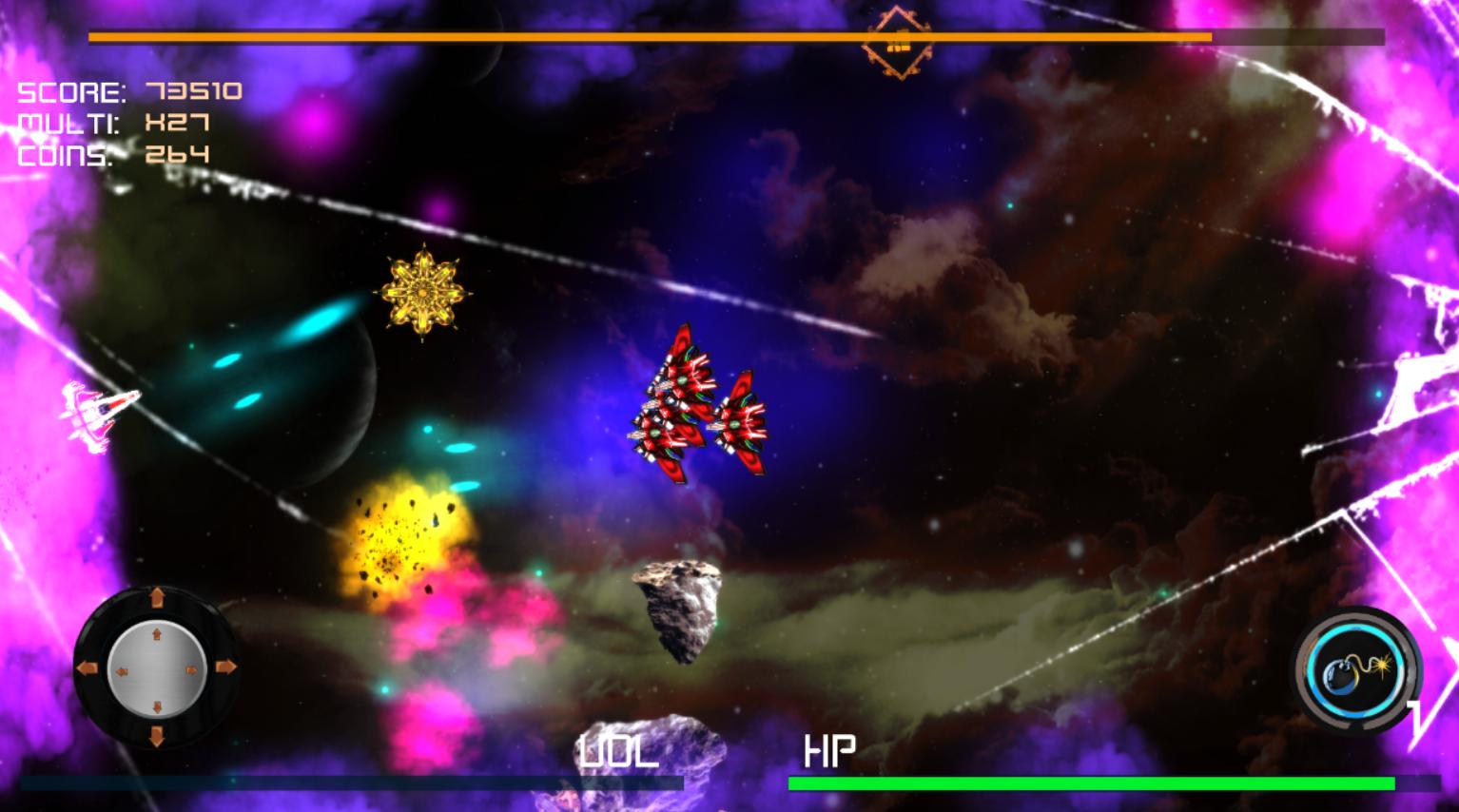The width and height of the screenshot is (1459, 812).
Task: Click the joystick's outer right arrow
Action: point(226,667)
